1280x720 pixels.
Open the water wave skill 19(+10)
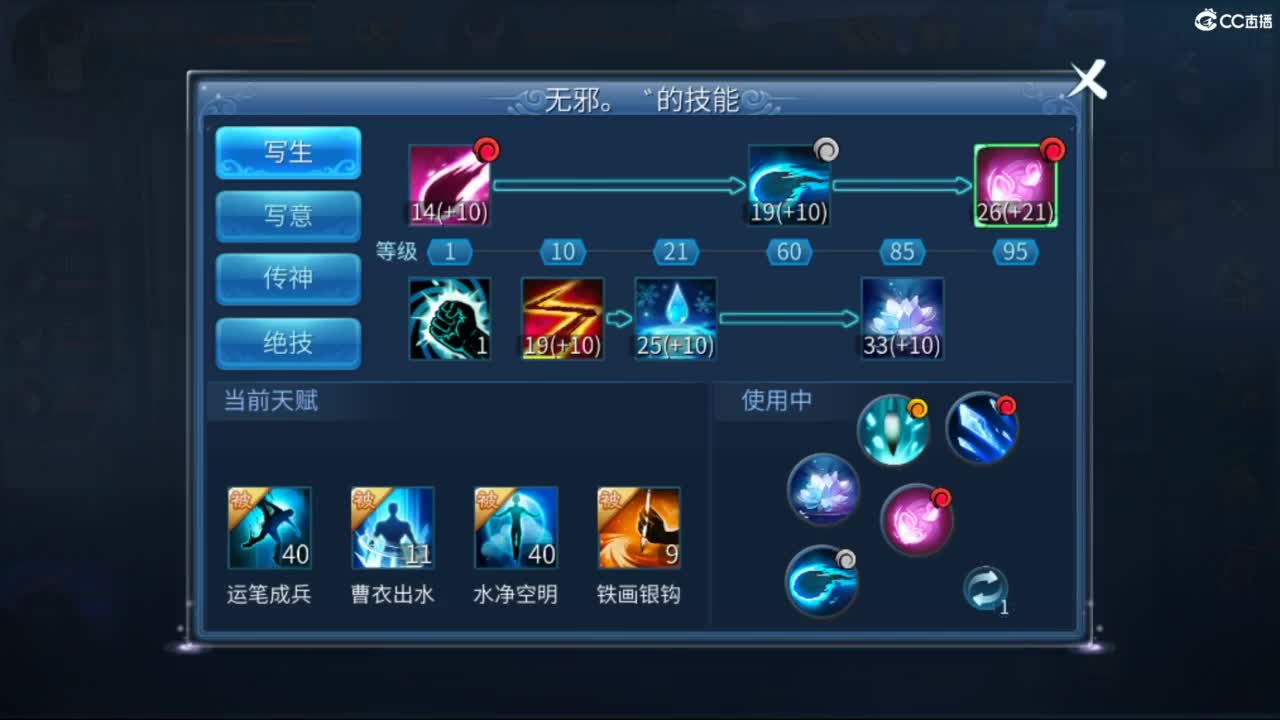tap(788, 184)
